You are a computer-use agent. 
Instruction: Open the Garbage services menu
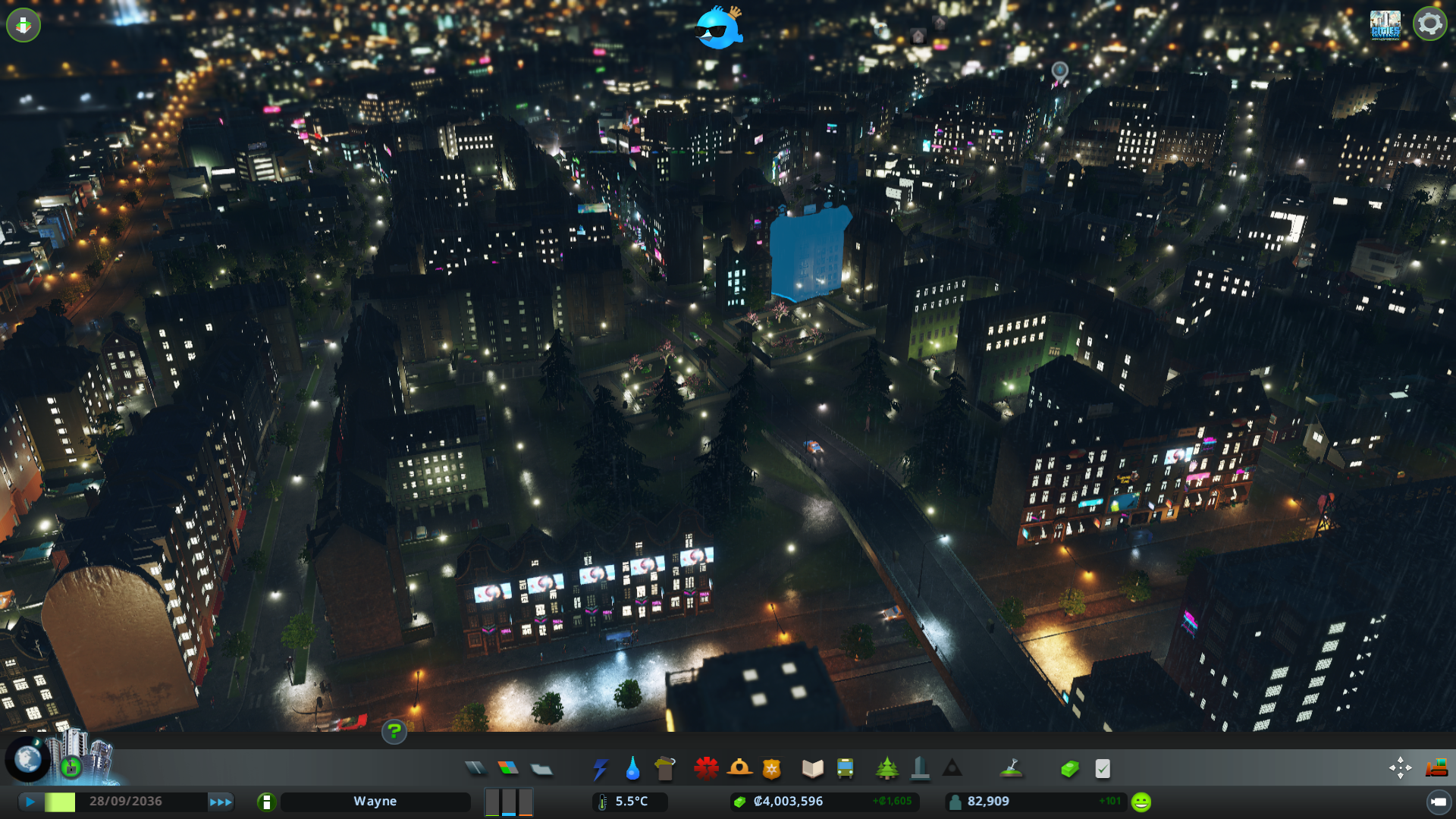tap(665, 767)
